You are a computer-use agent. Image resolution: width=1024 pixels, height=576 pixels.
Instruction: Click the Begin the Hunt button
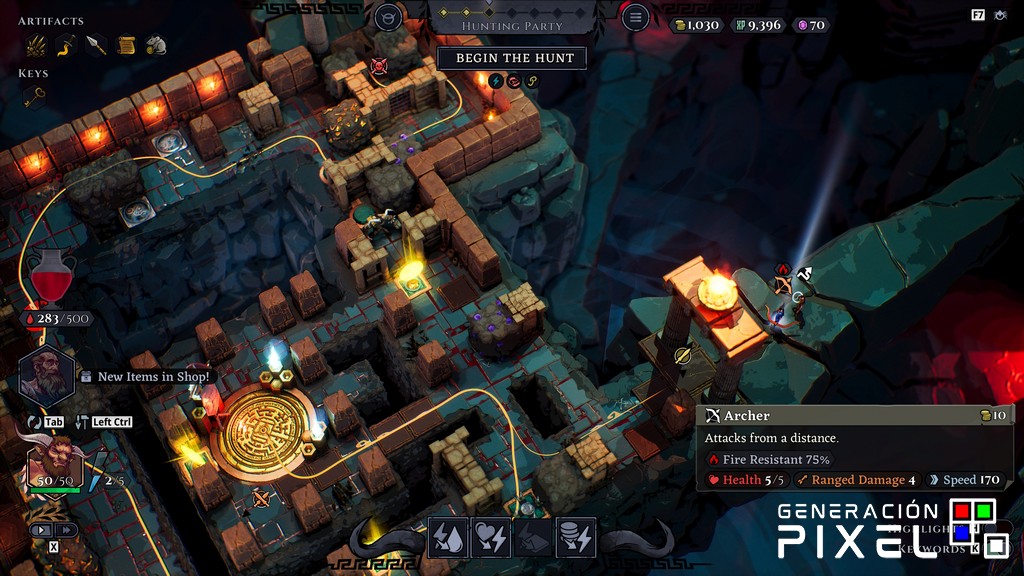point(511,58)
